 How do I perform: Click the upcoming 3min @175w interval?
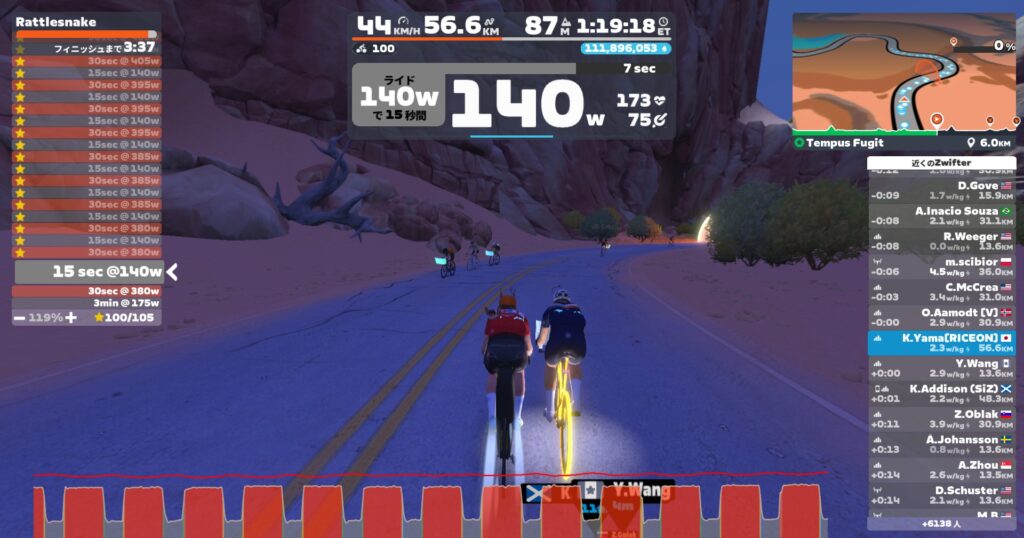[88, 303]
